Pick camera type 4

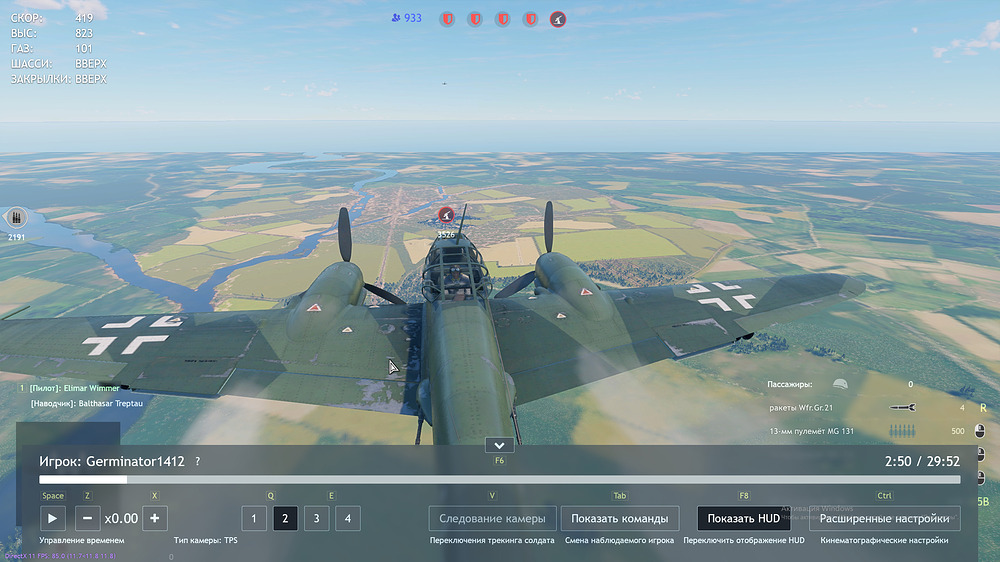[348, 518]
